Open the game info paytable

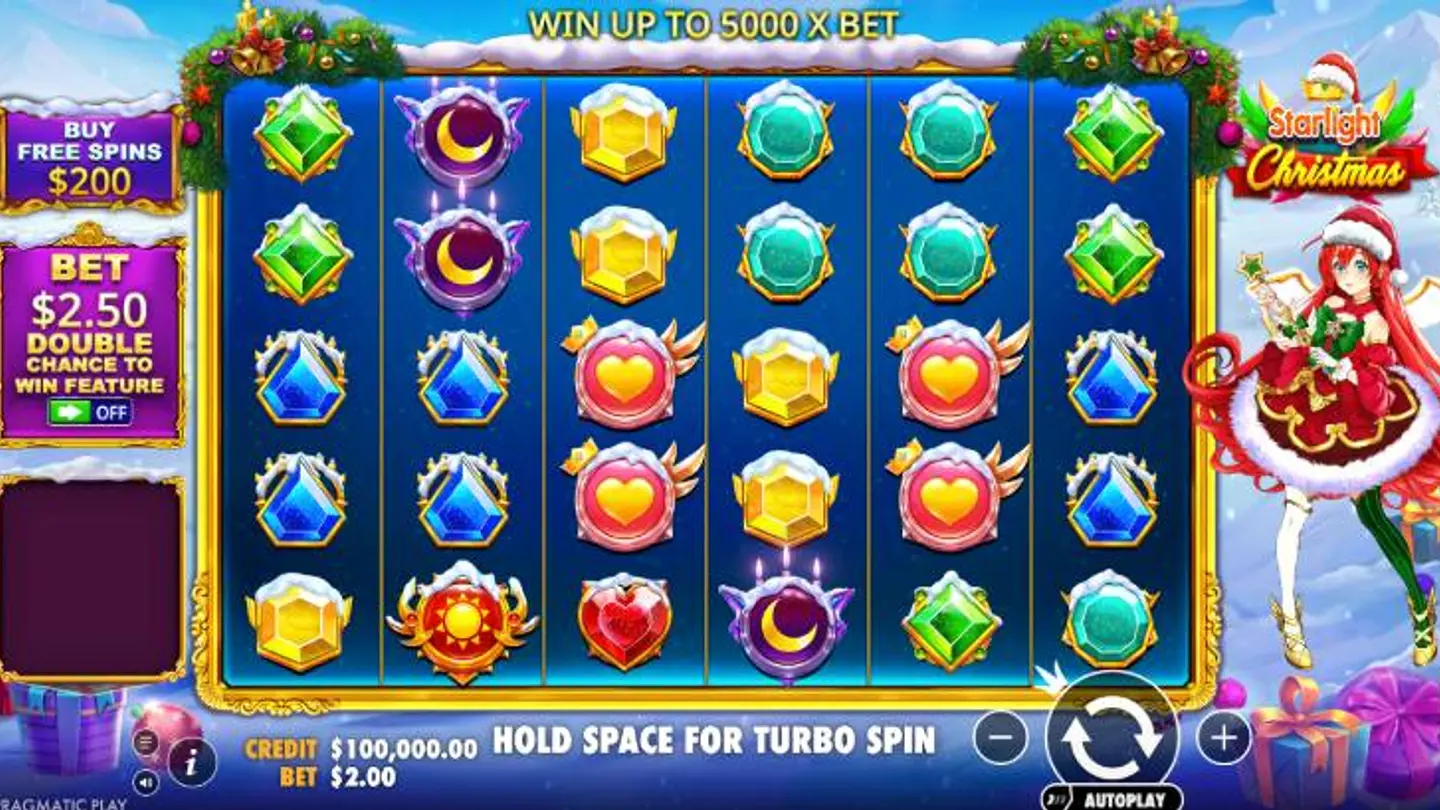[x=192, y=762]
